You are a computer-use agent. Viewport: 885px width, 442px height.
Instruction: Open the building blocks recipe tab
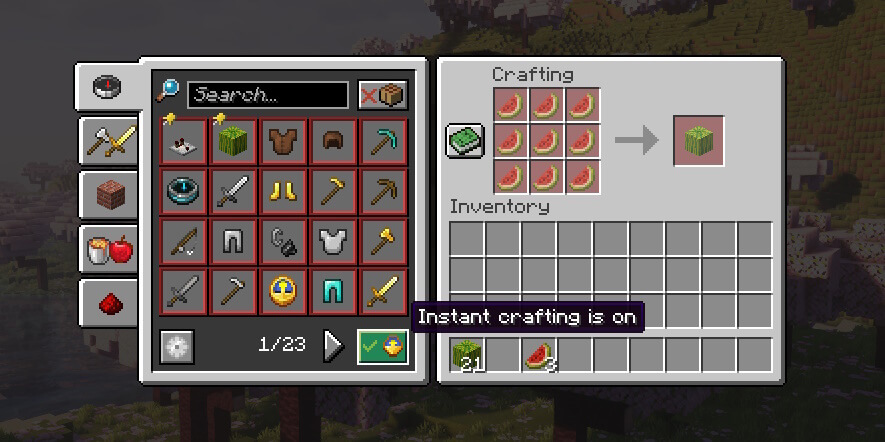coord(107,195)
